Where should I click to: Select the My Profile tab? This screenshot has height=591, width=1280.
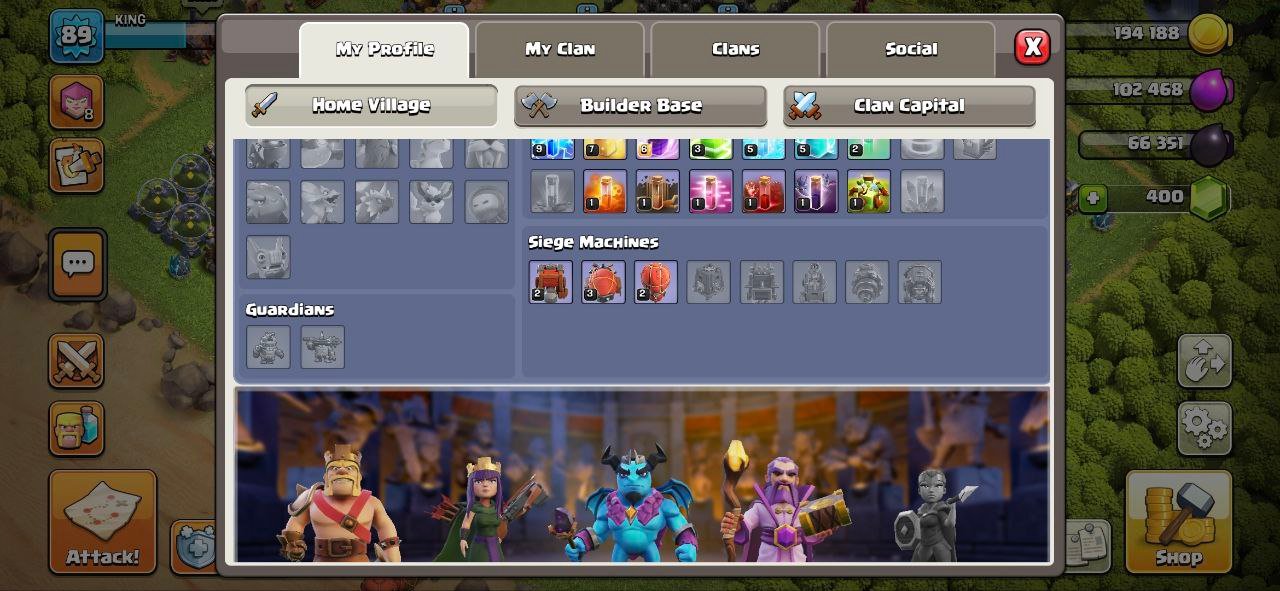[x=384, y=49]
